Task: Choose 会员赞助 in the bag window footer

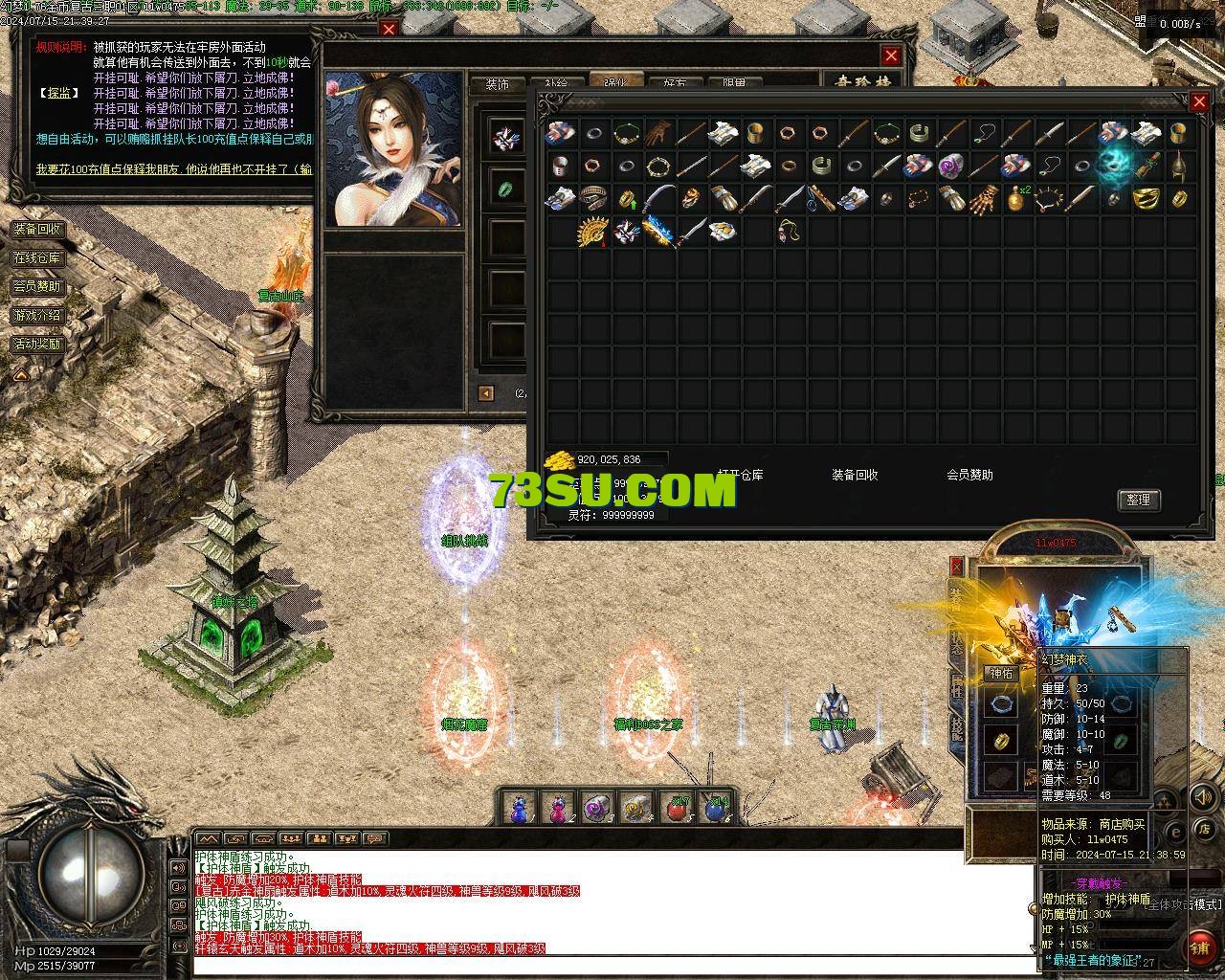Action: point(969,475)
